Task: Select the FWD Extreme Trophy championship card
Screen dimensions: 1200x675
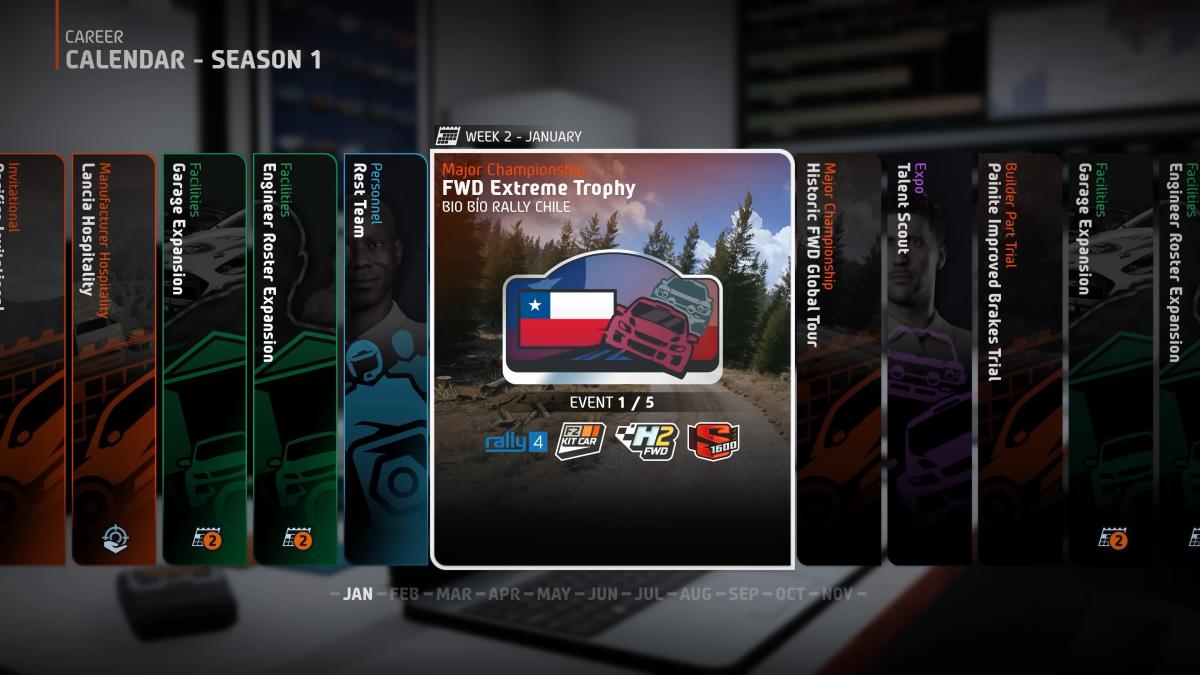Action: [612, 358]
